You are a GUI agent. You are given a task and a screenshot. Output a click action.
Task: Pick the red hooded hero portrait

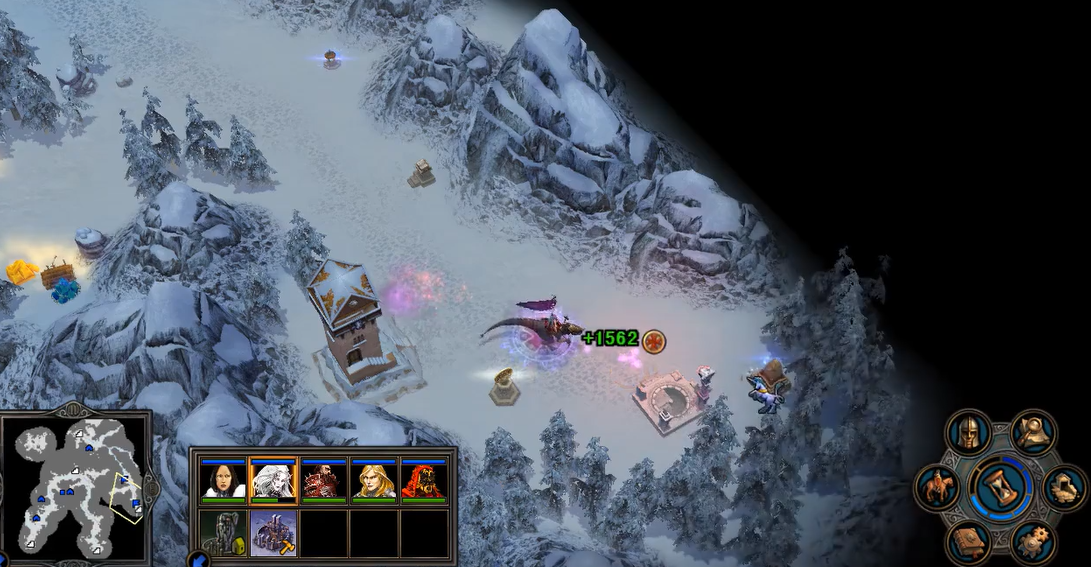tap(423, 482)
